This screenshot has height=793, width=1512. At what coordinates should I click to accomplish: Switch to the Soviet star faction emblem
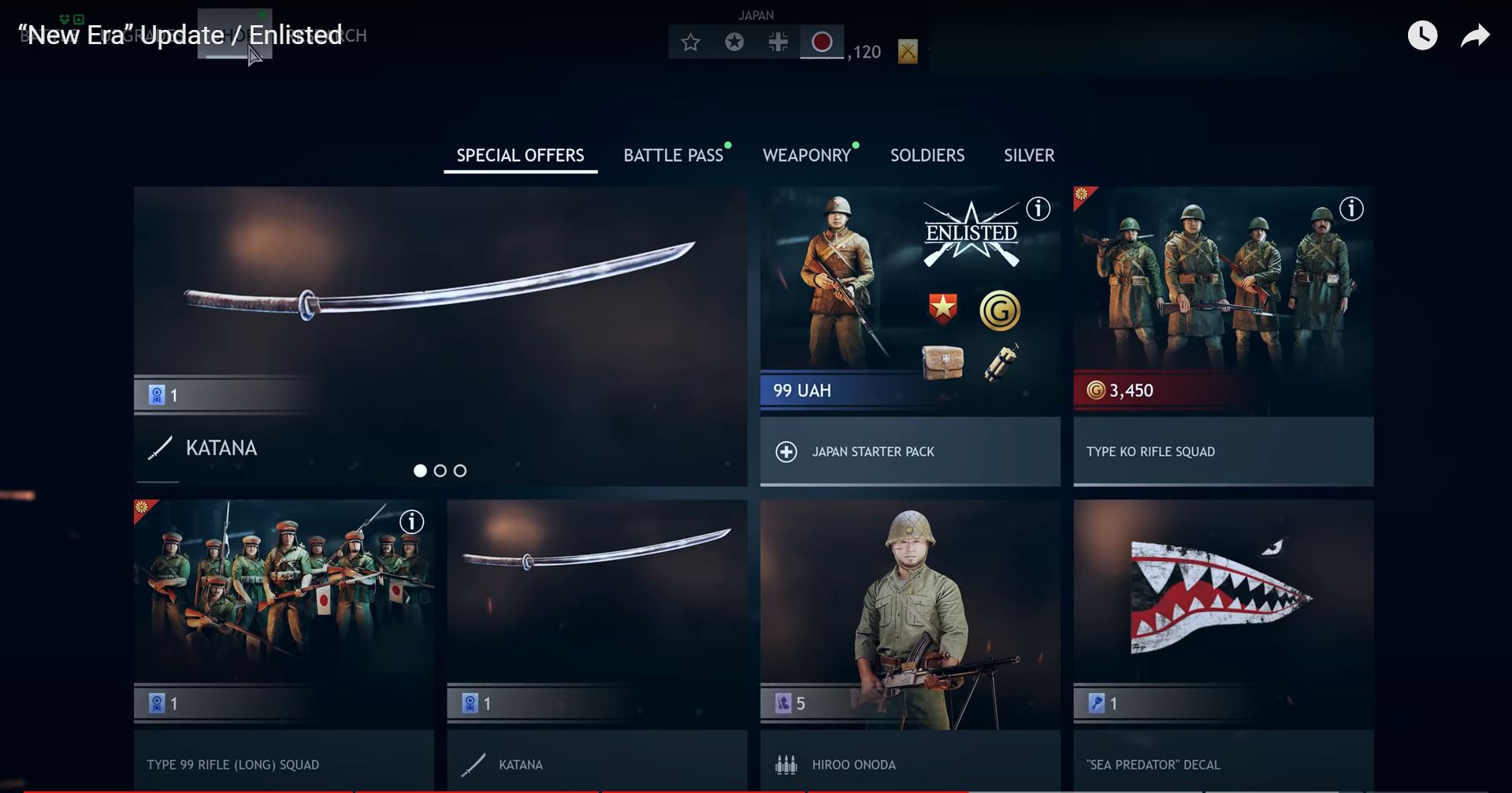734,43
